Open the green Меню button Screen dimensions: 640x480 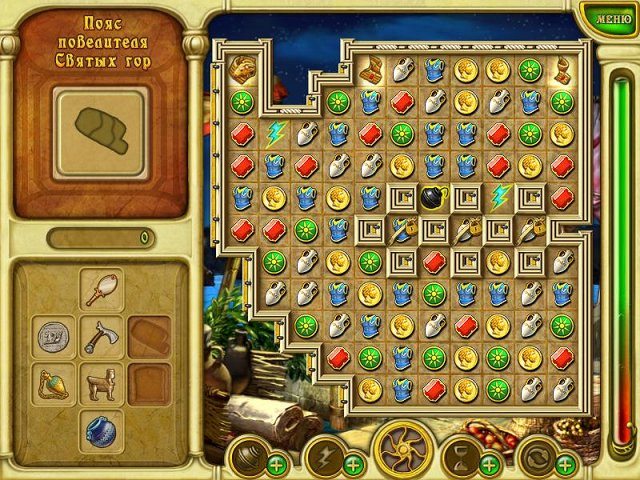[605, 17]
